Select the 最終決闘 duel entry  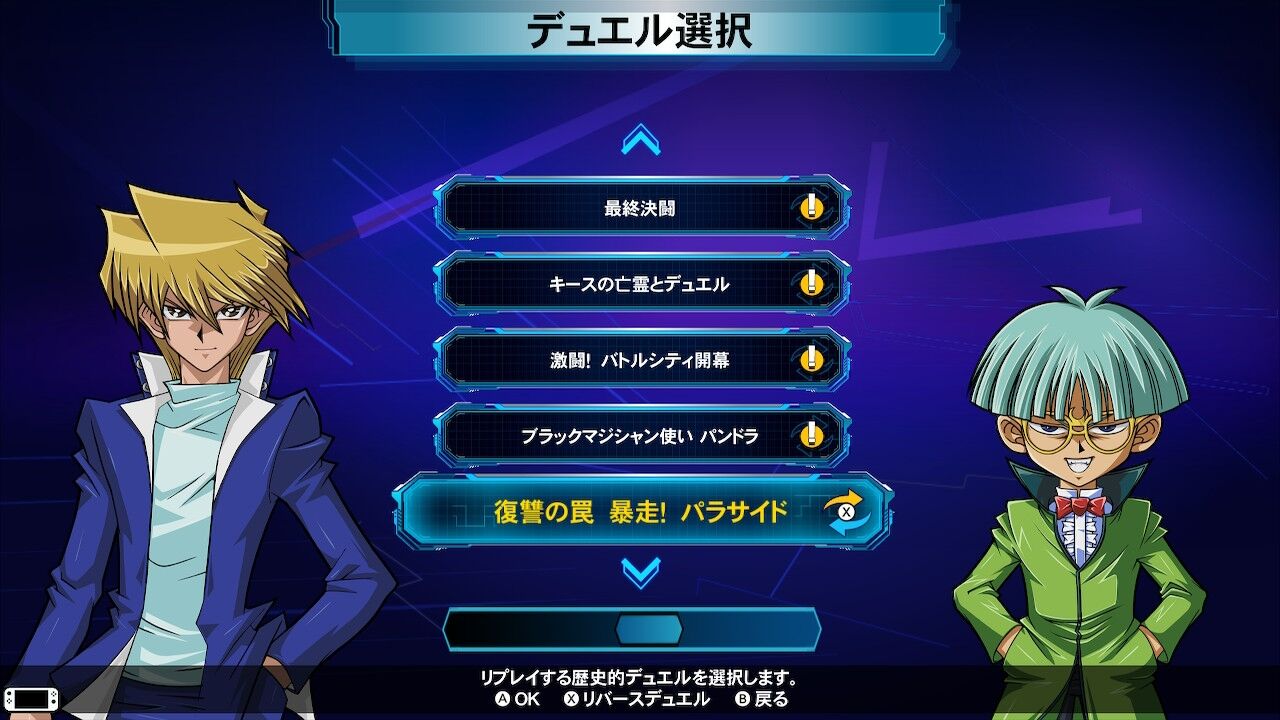(x=640, y=210)
